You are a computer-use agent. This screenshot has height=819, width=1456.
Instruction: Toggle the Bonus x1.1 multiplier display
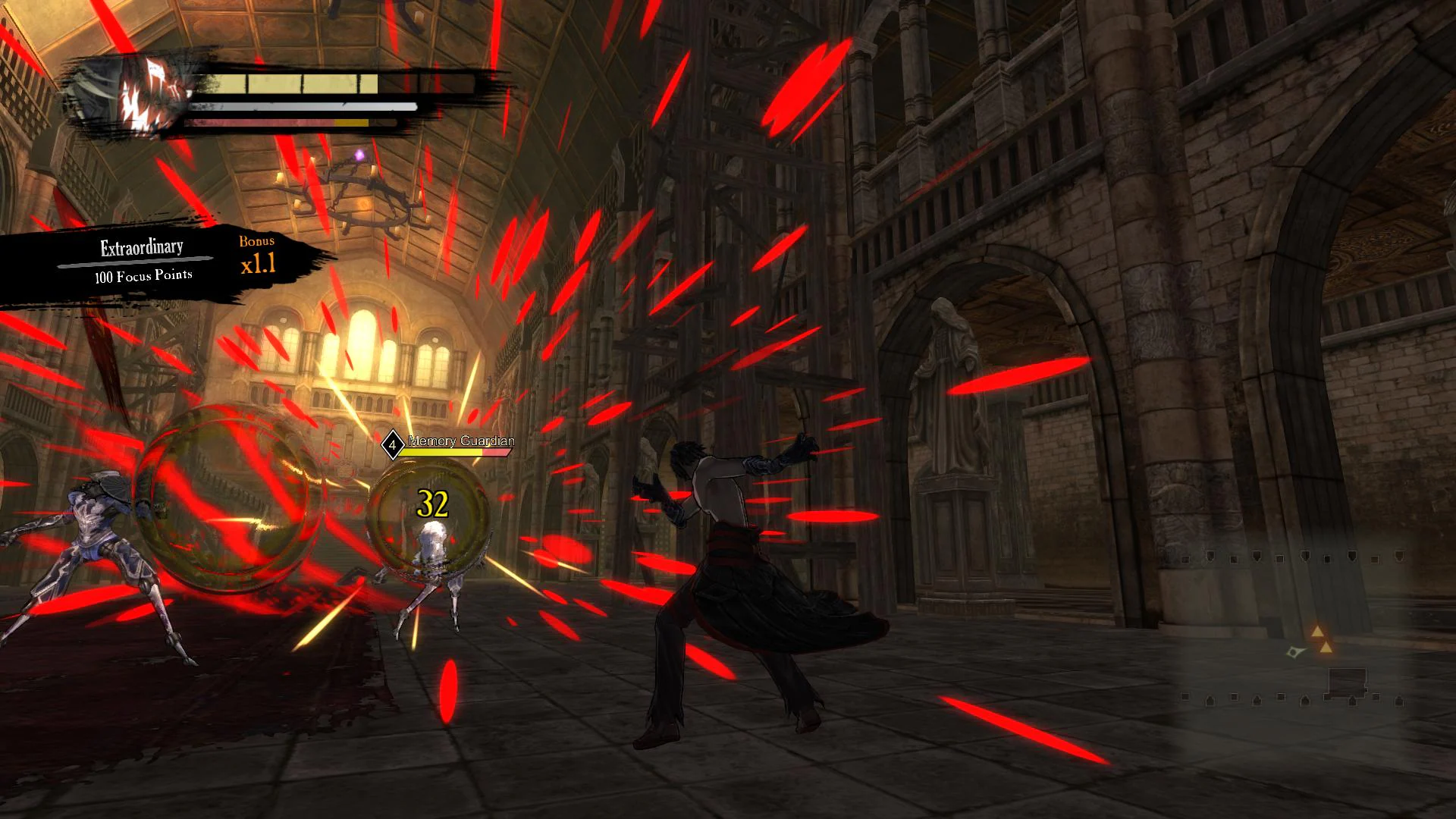pyautogui.click(x=256, y=256)
